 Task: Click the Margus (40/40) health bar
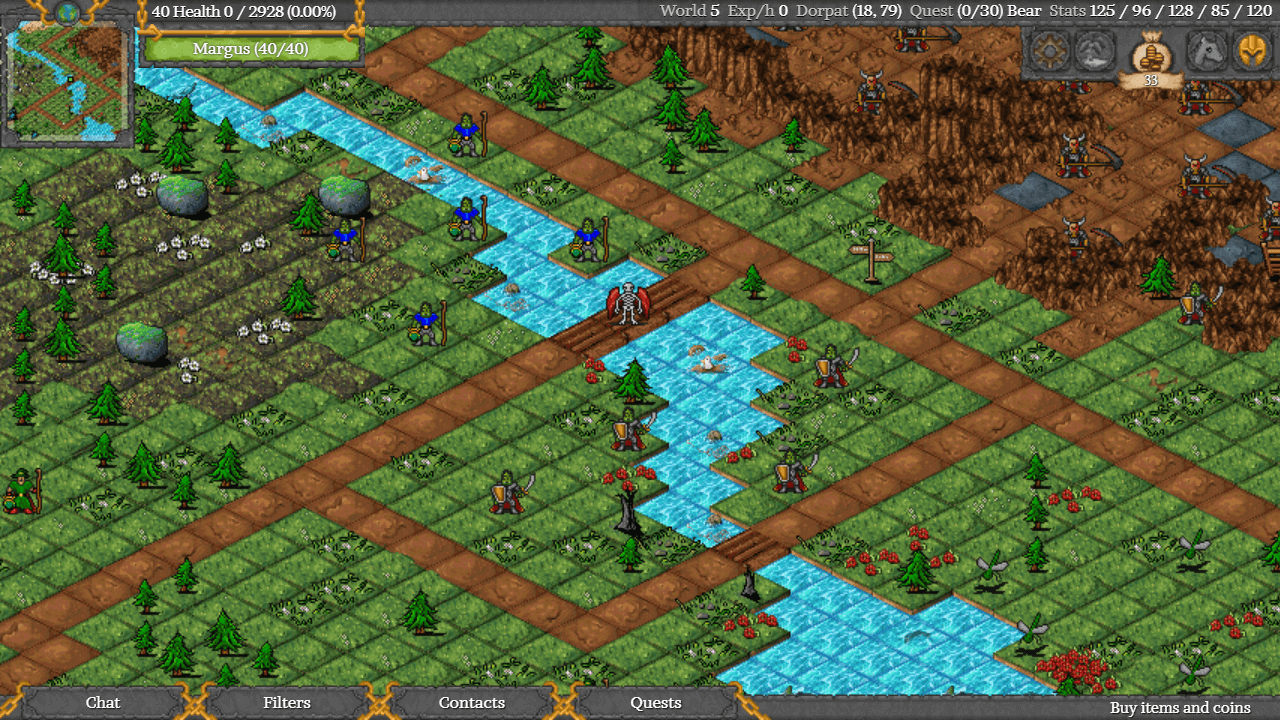tap(251, 48)
